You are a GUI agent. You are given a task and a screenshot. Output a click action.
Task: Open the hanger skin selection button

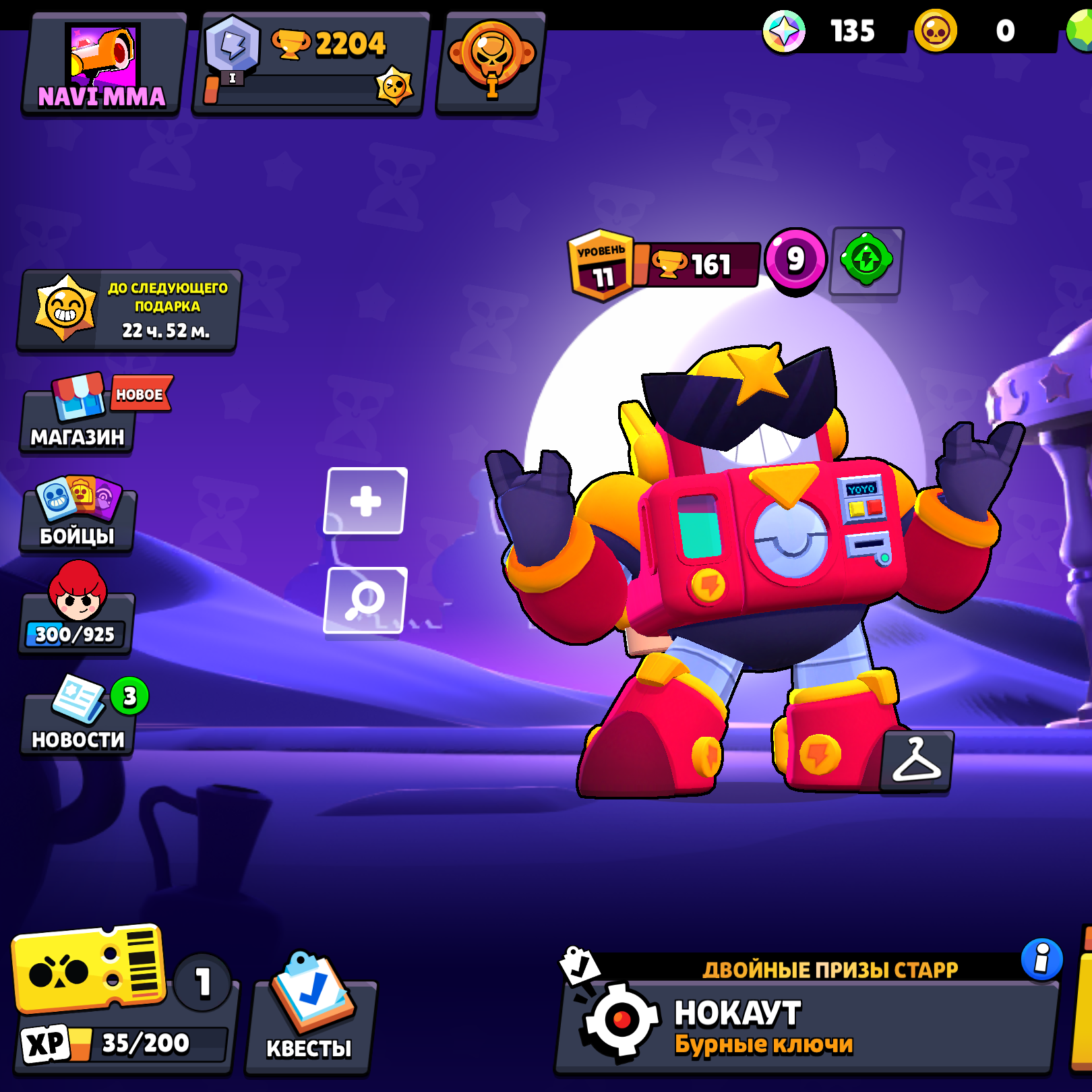coord(916,760)
